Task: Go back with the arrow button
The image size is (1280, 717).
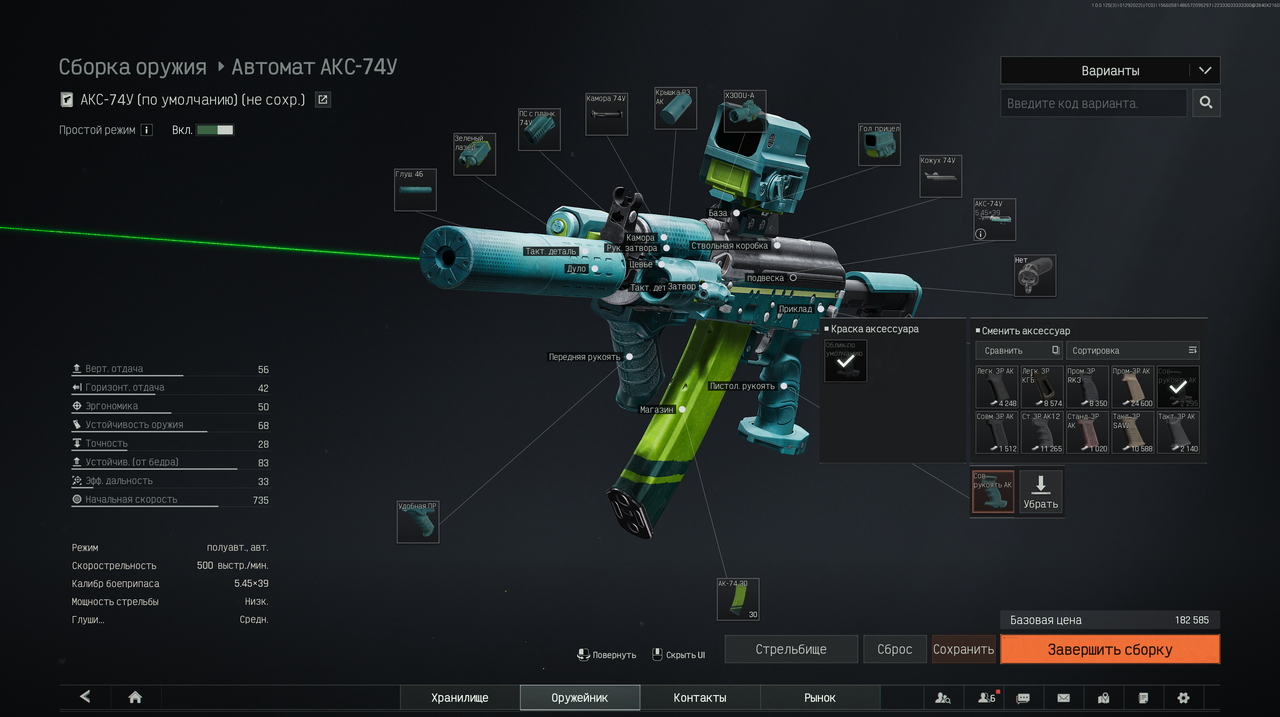Action: [85, 697]
